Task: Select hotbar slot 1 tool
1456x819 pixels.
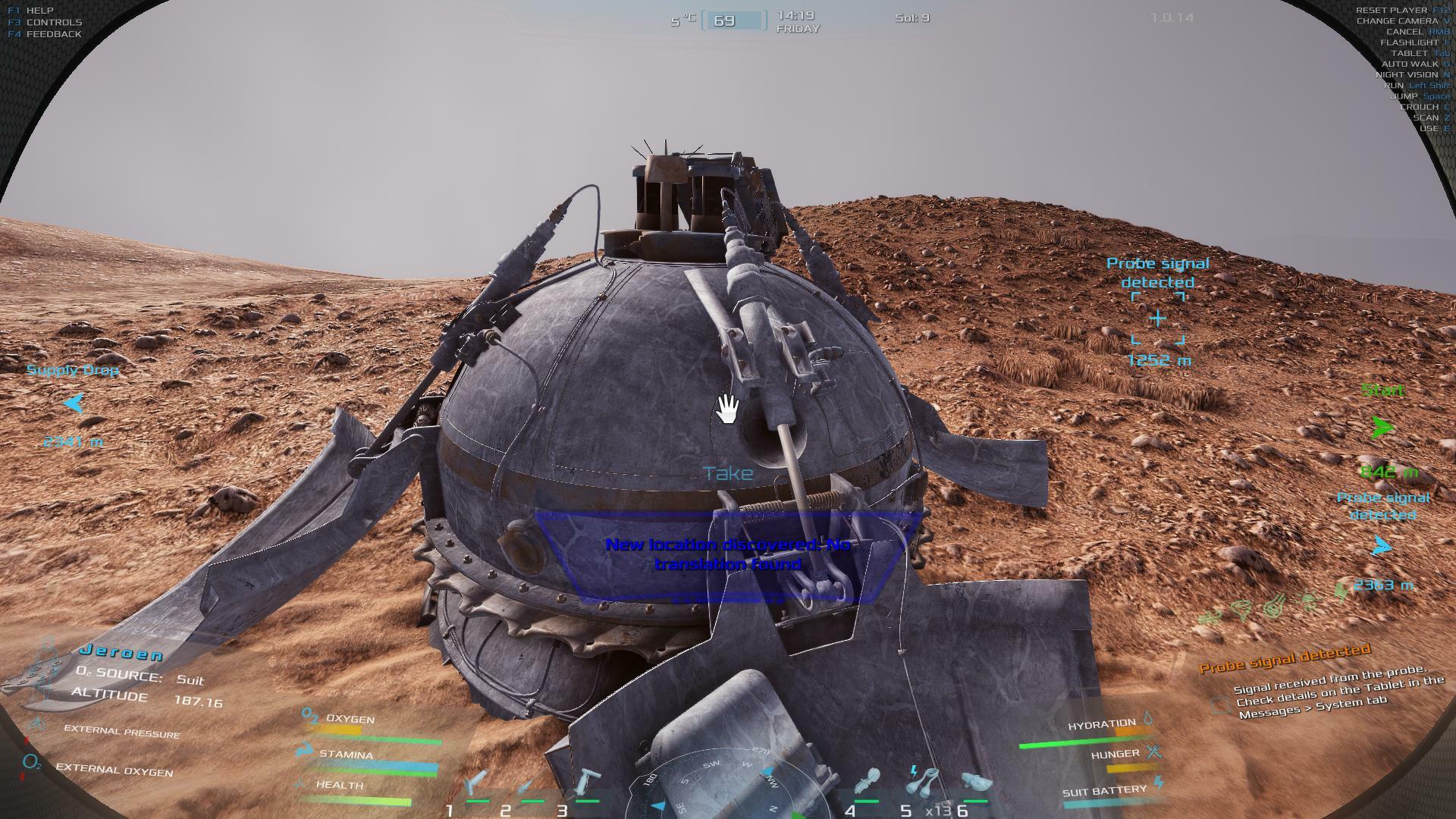Action: point(477,783)
